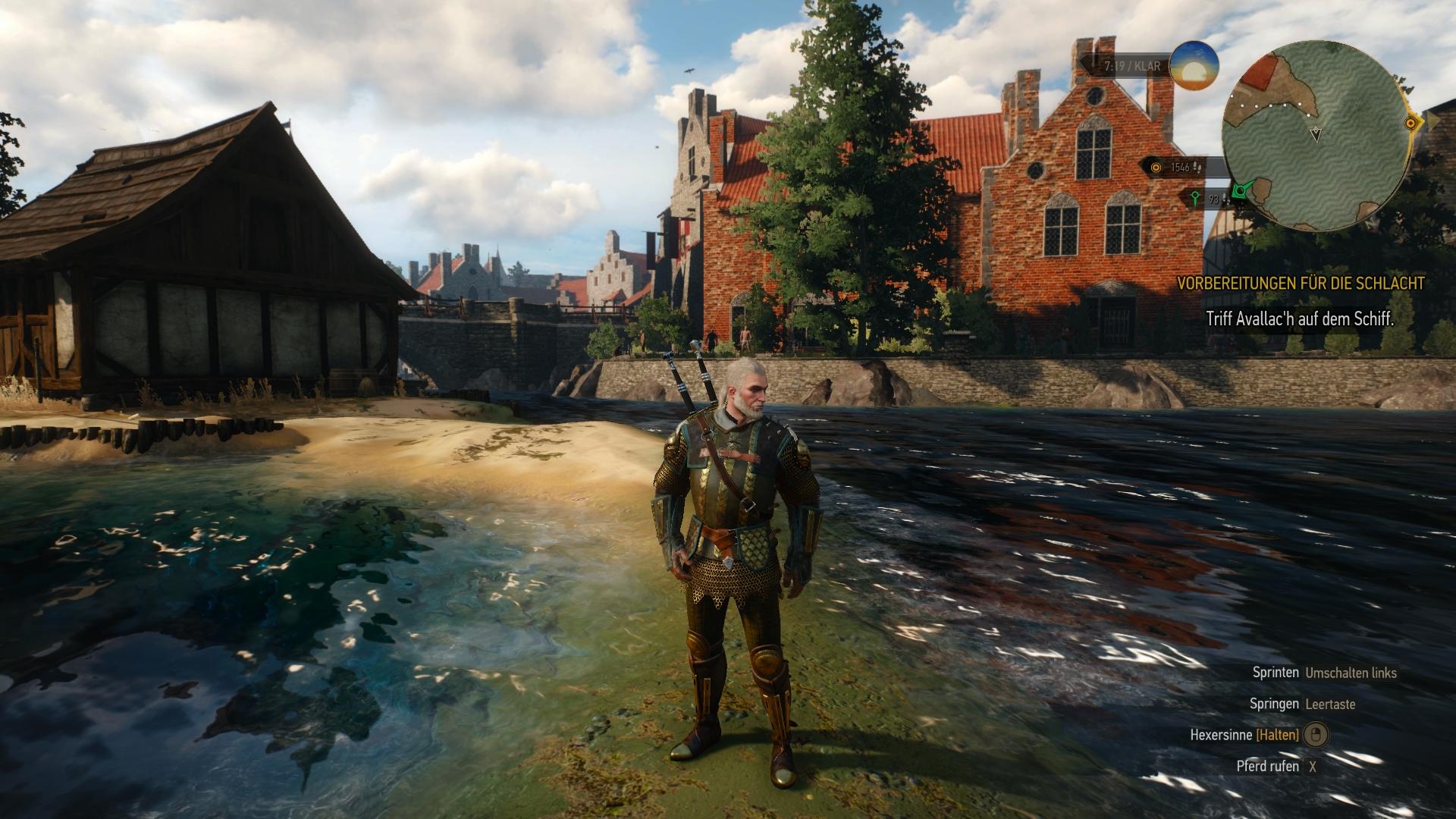1456x819 pixels.
Task: Select the yellow quest marker on minimap edge
Action: point(1411,122)
